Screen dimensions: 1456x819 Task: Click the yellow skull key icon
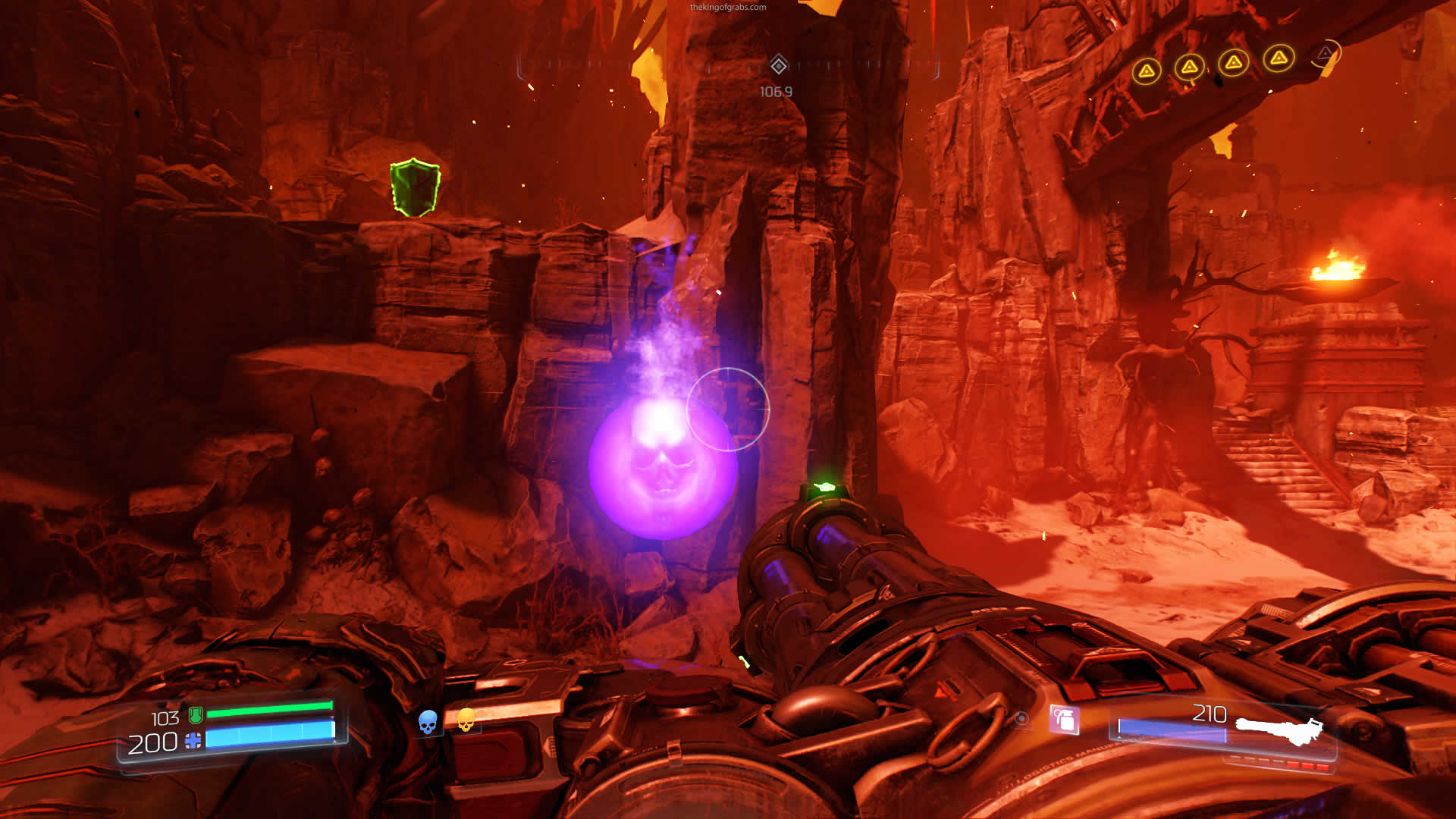click(x=466, y=720)
